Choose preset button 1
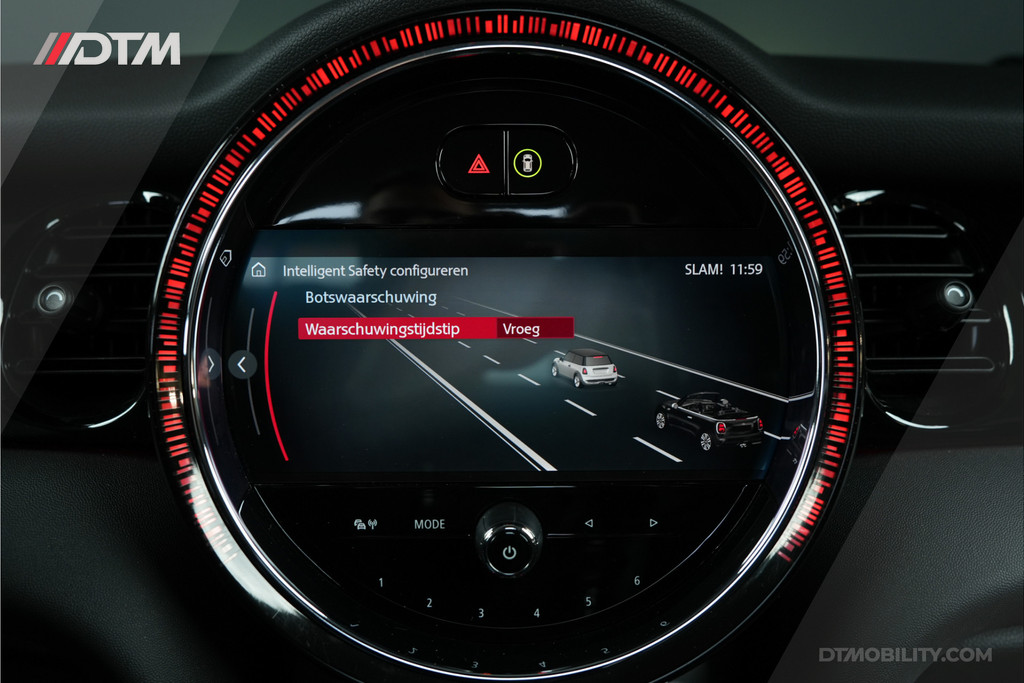1024x683 pixels. [381, 582]
